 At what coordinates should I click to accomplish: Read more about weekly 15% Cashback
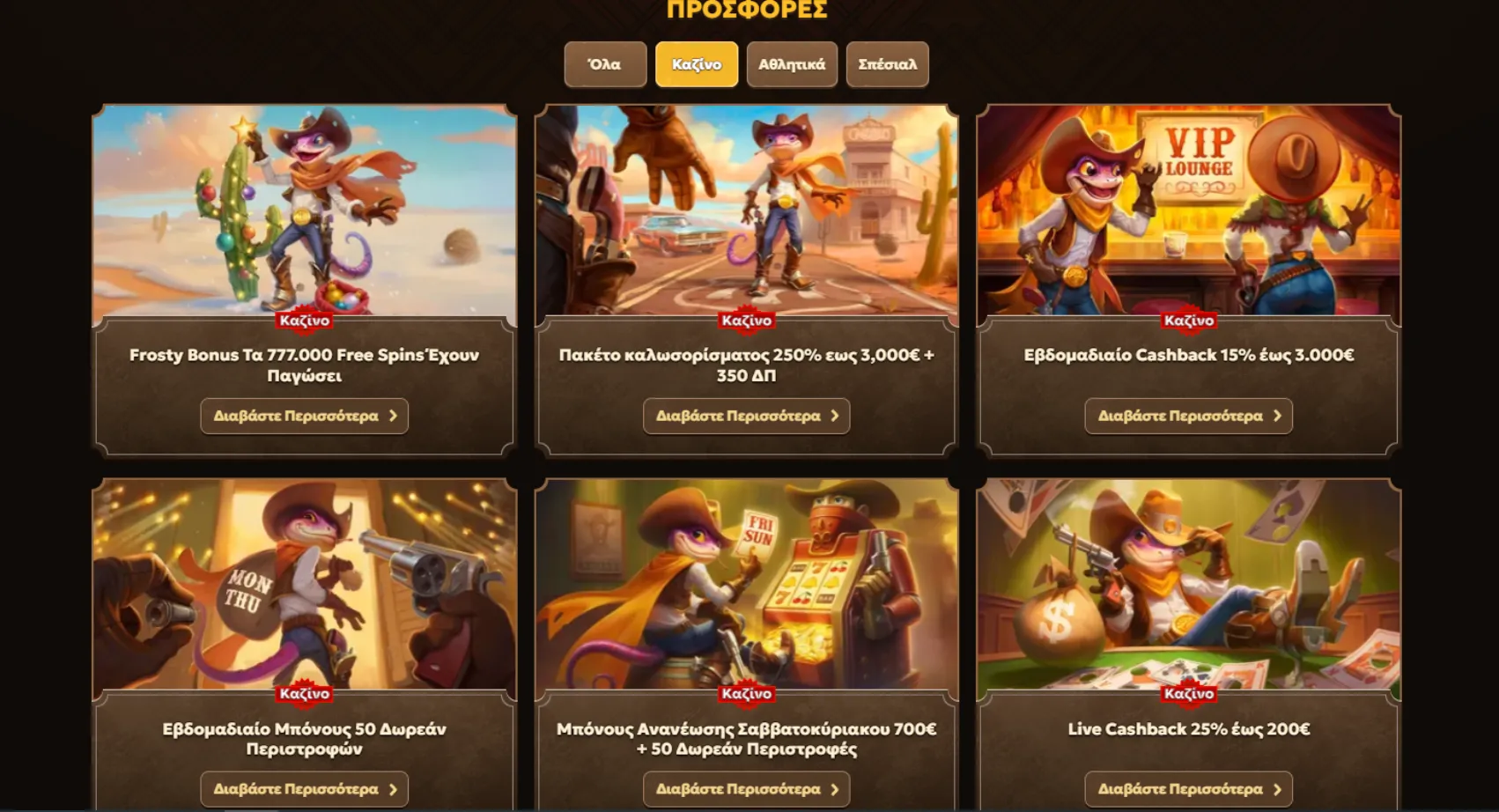[x=1188, y=416]
